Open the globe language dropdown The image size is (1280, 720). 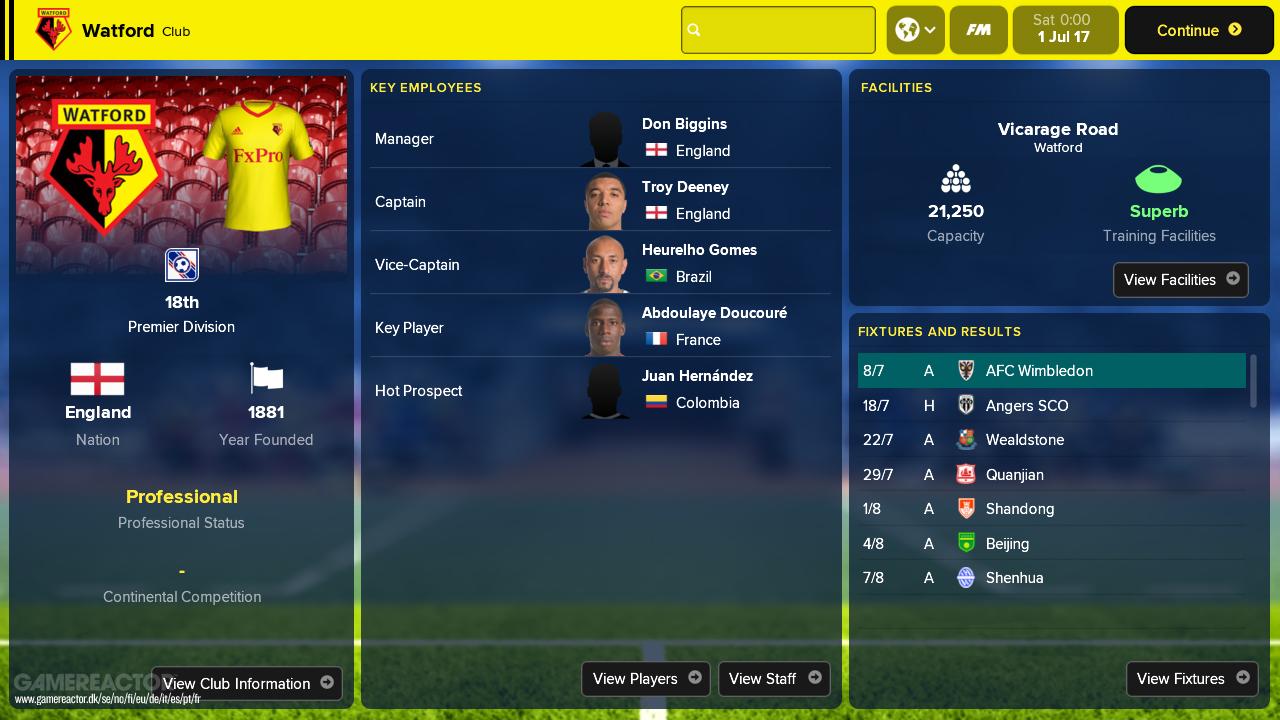point(915,30)
